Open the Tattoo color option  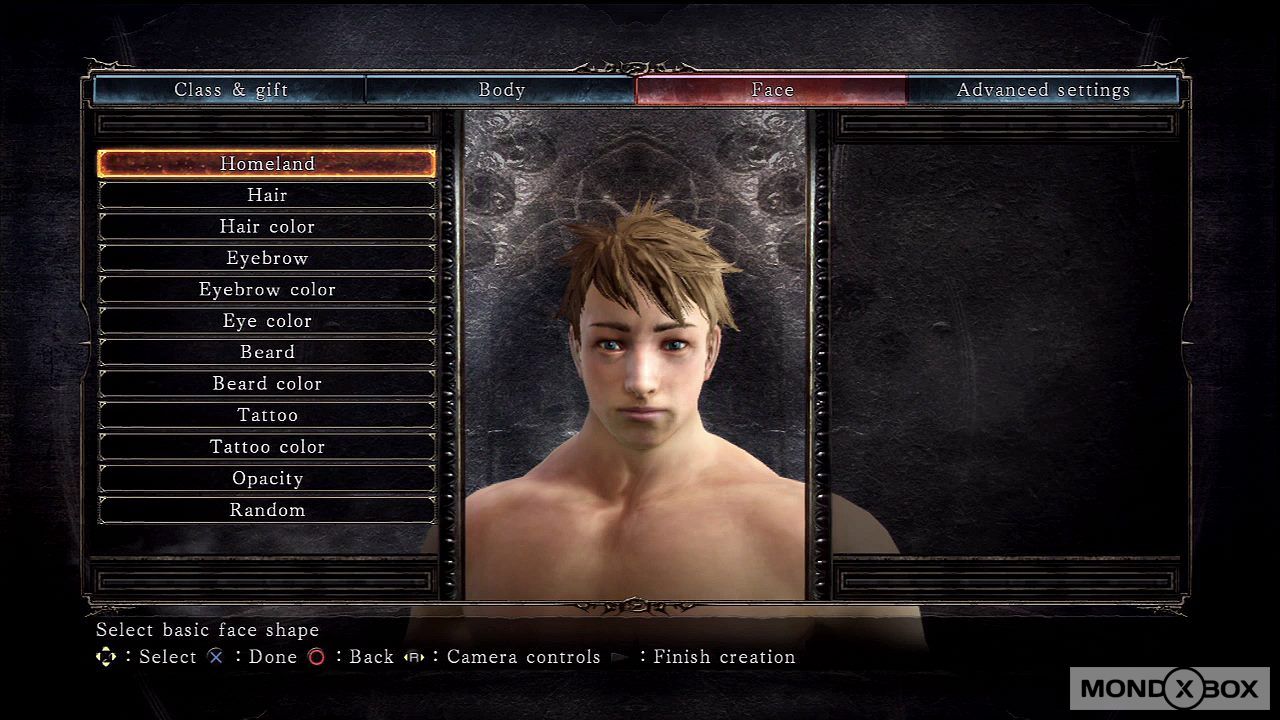pyautogui.click(x=267, y=447)
